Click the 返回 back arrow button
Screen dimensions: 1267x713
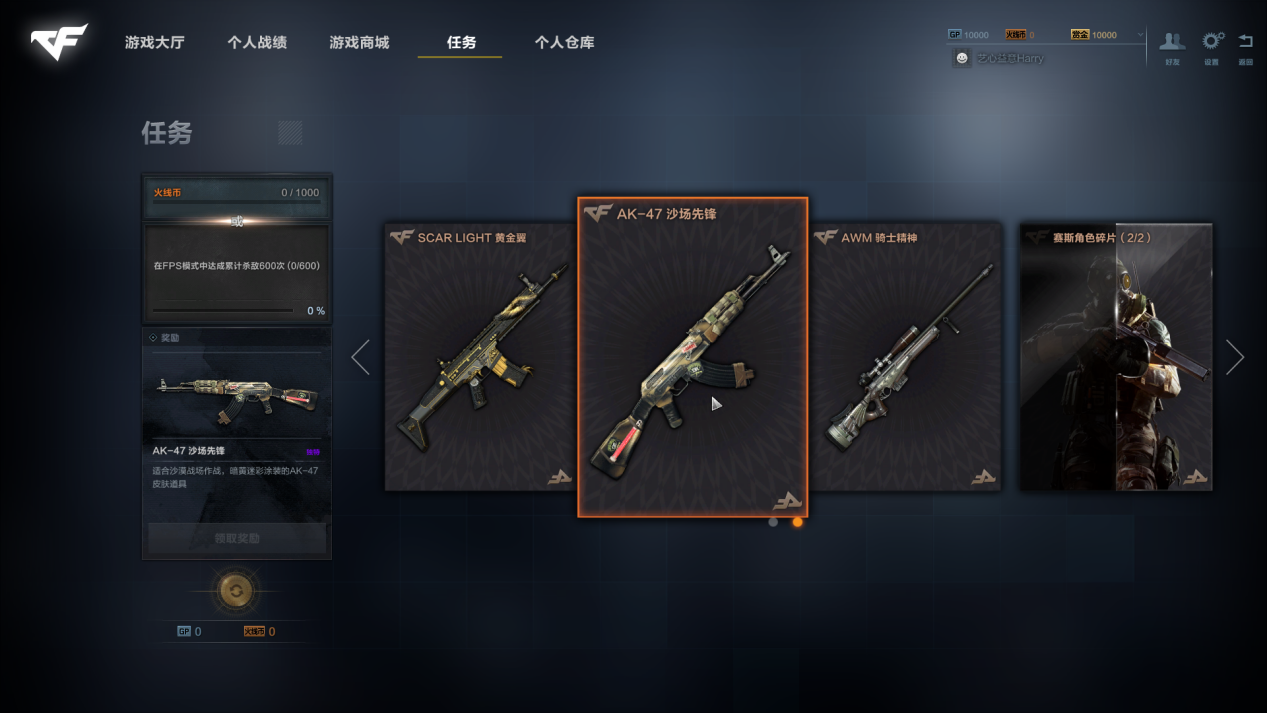tap(1246, 45)
